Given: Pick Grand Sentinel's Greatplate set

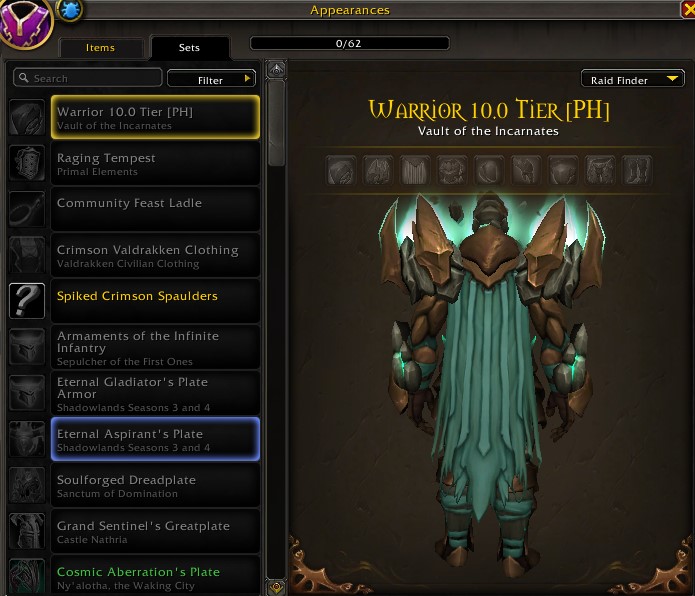Looking at the screenshot, I should [154, 531].
